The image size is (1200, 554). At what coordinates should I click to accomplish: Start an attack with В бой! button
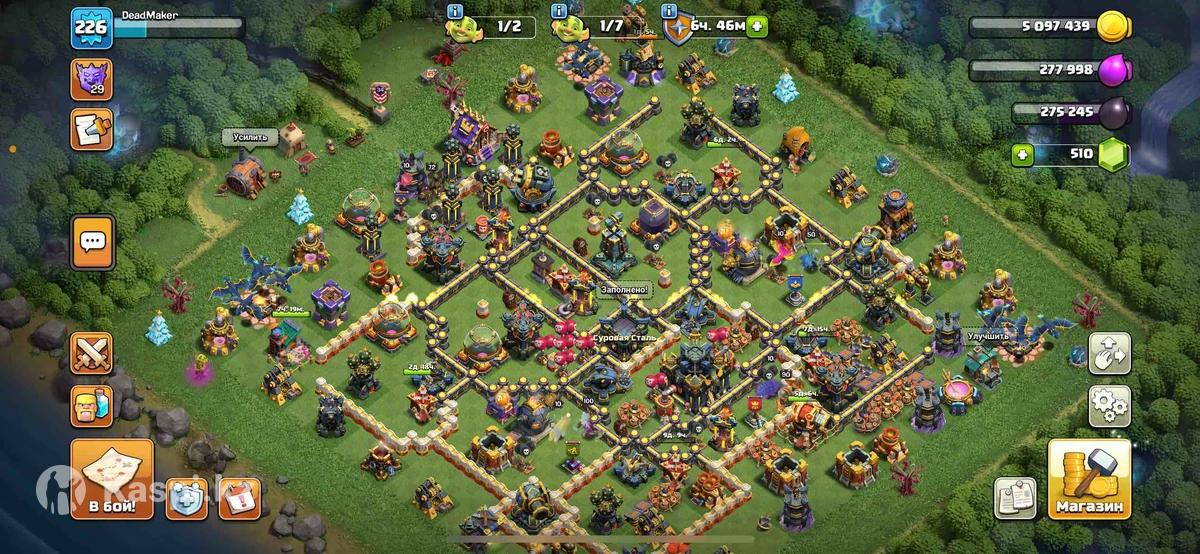point(112,480)
